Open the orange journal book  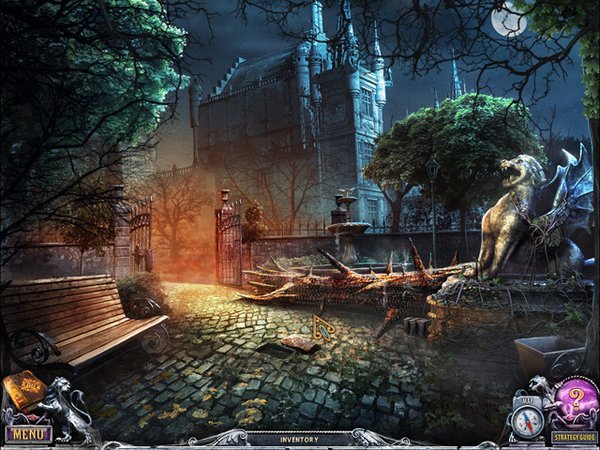[24, 390]
